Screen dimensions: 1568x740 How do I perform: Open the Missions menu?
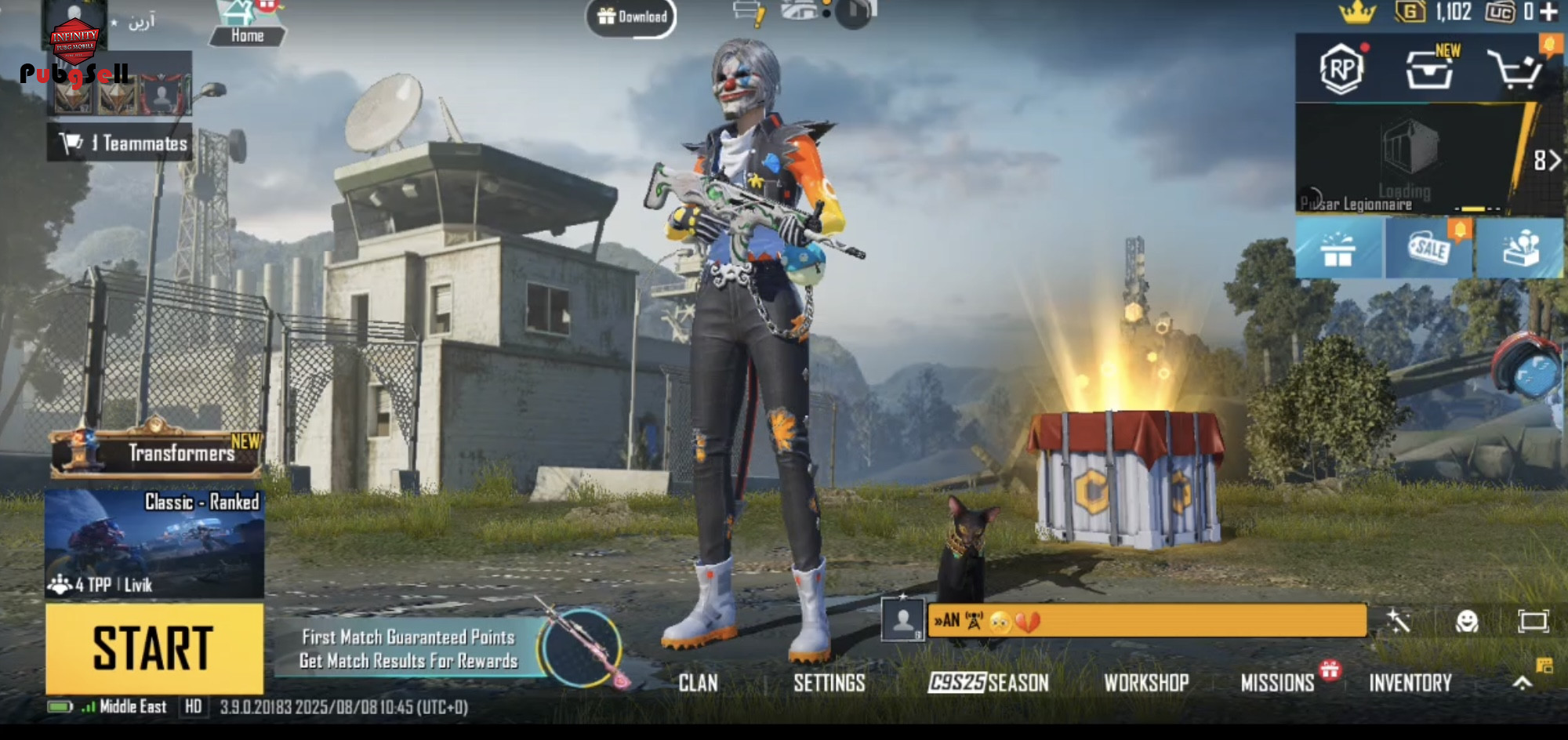(x=1277, y=684)
